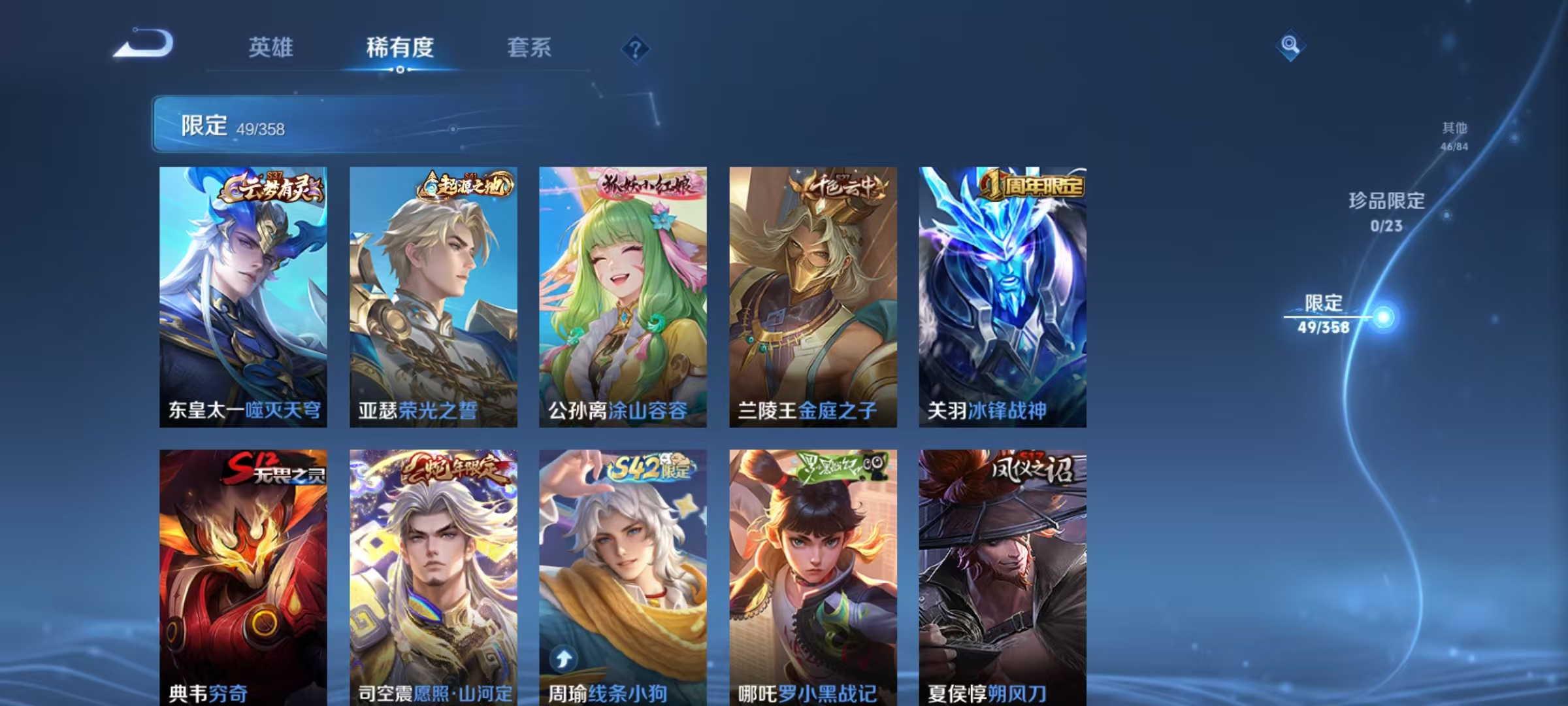The width and height of the screenshot is (1568, 706).
Task: Switch to the 英雄 tab
Action: [272, 47]
